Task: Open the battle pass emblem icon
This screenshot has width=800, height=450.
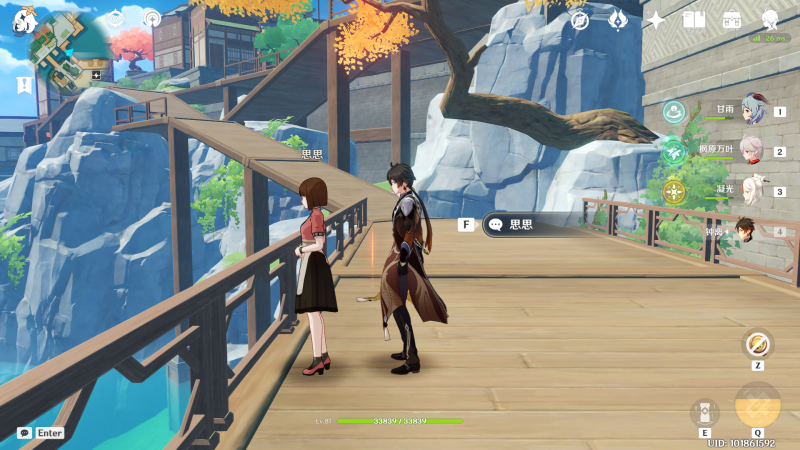Action: tap(618, 20)
